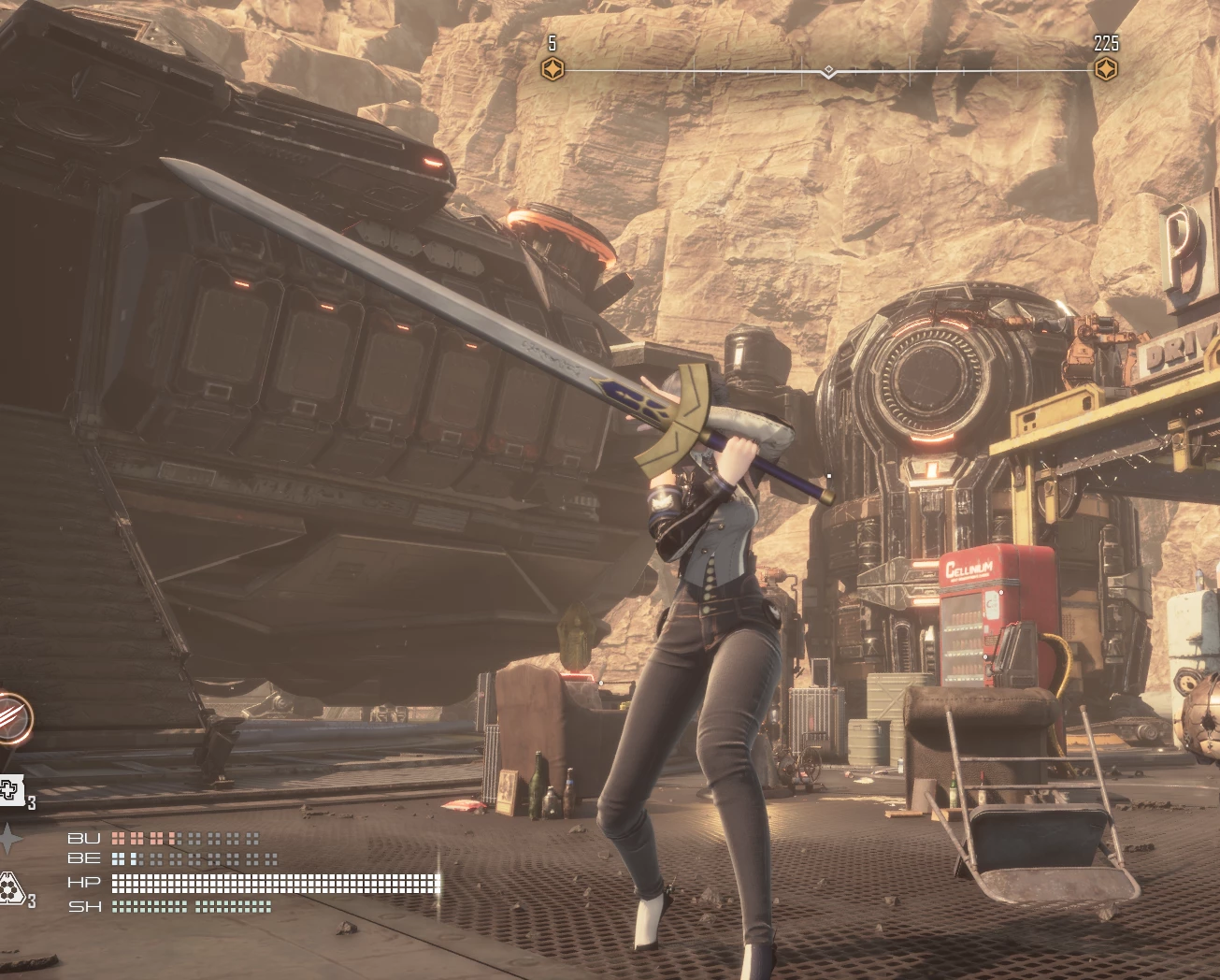Use the healing item with the cross icon

tap(9, 790)
